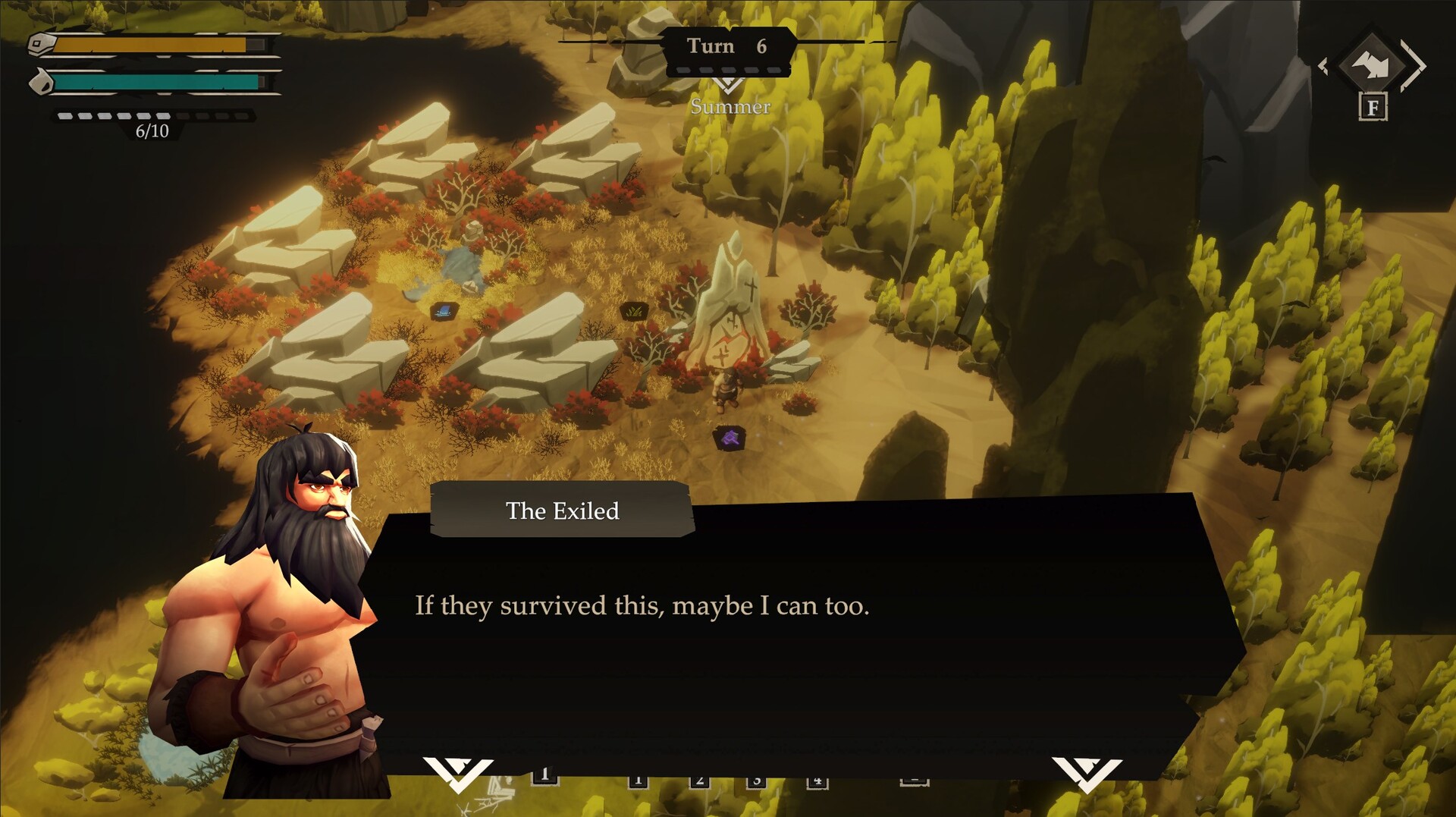Activate the diamond-shaped action icon above F

pos(1373,65)
